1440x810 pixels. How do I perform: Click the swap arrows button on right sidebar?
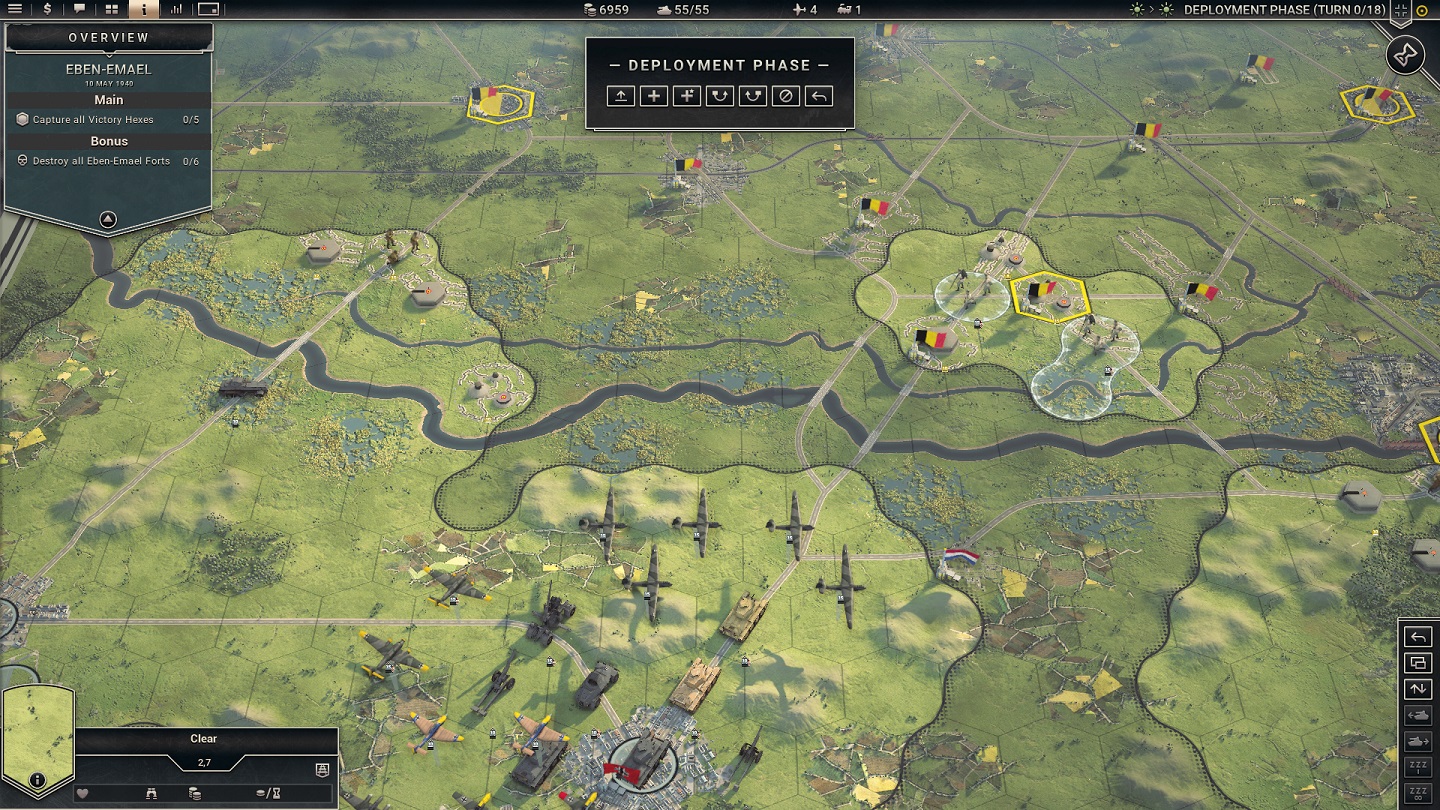coord(1418,689)
